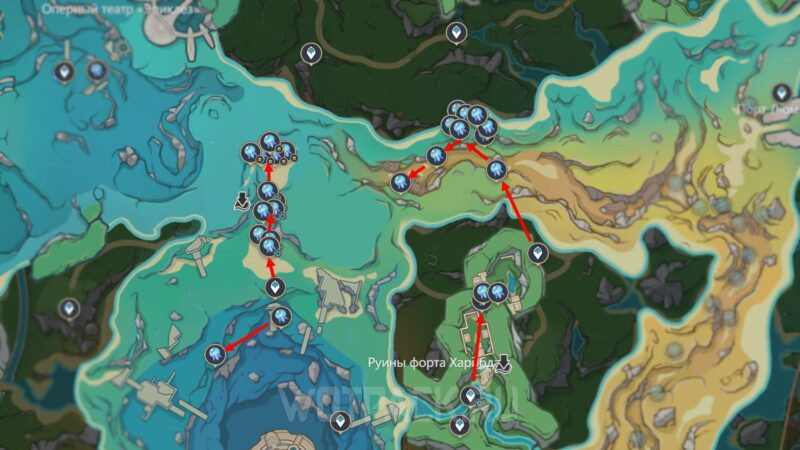The width and height of the screenshot is (800, 450).
Task: Pick the lone jellyfish marker ending the northern arrow chain
Action: pyautogui.click(x=401, y=181)
